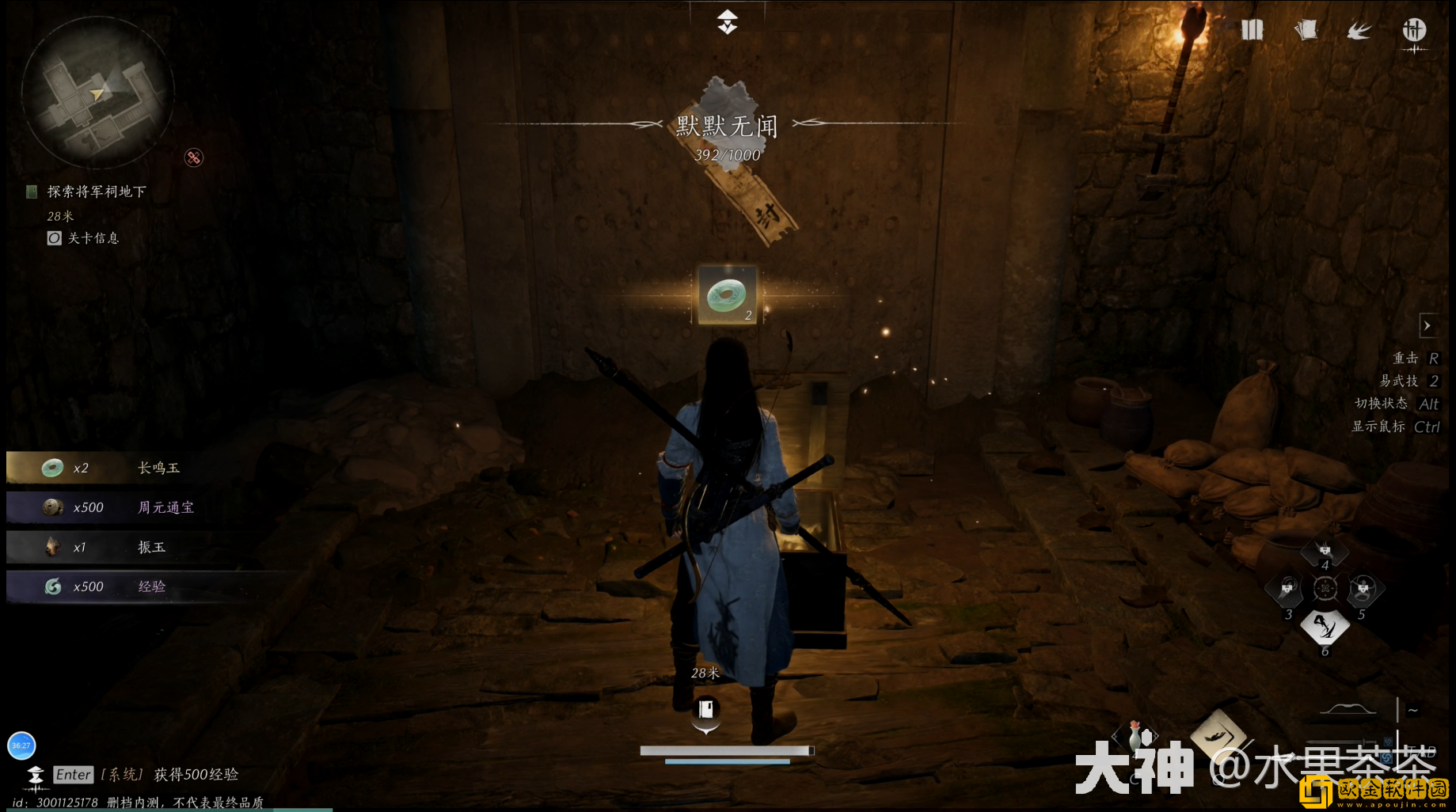The image size is (1456, 812).
Task: Open the swallow bird icon menu
Action: coord(1359,30)
